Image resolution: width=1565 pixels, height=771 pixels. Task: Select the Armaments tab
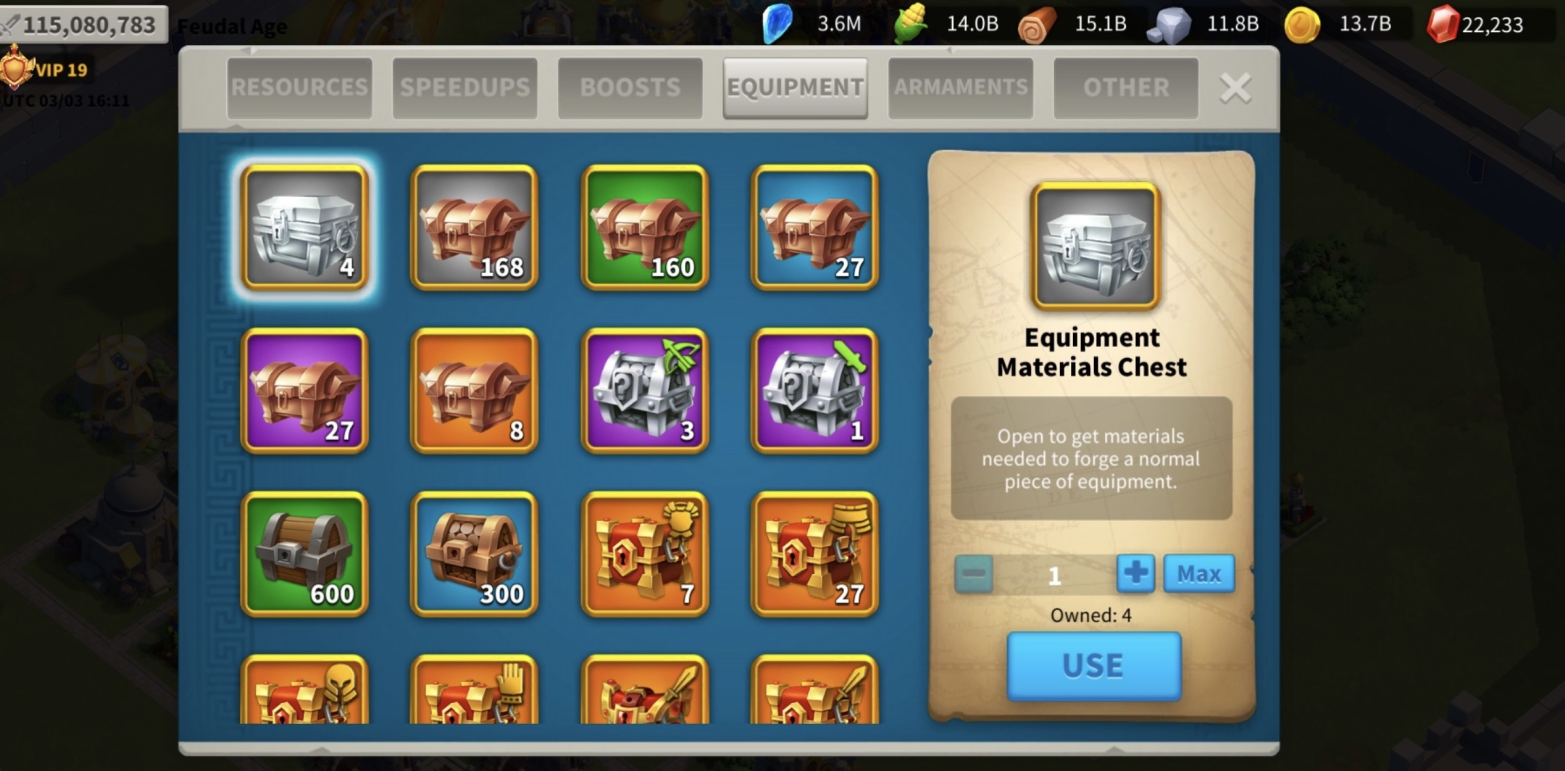(x=960, y=88)
